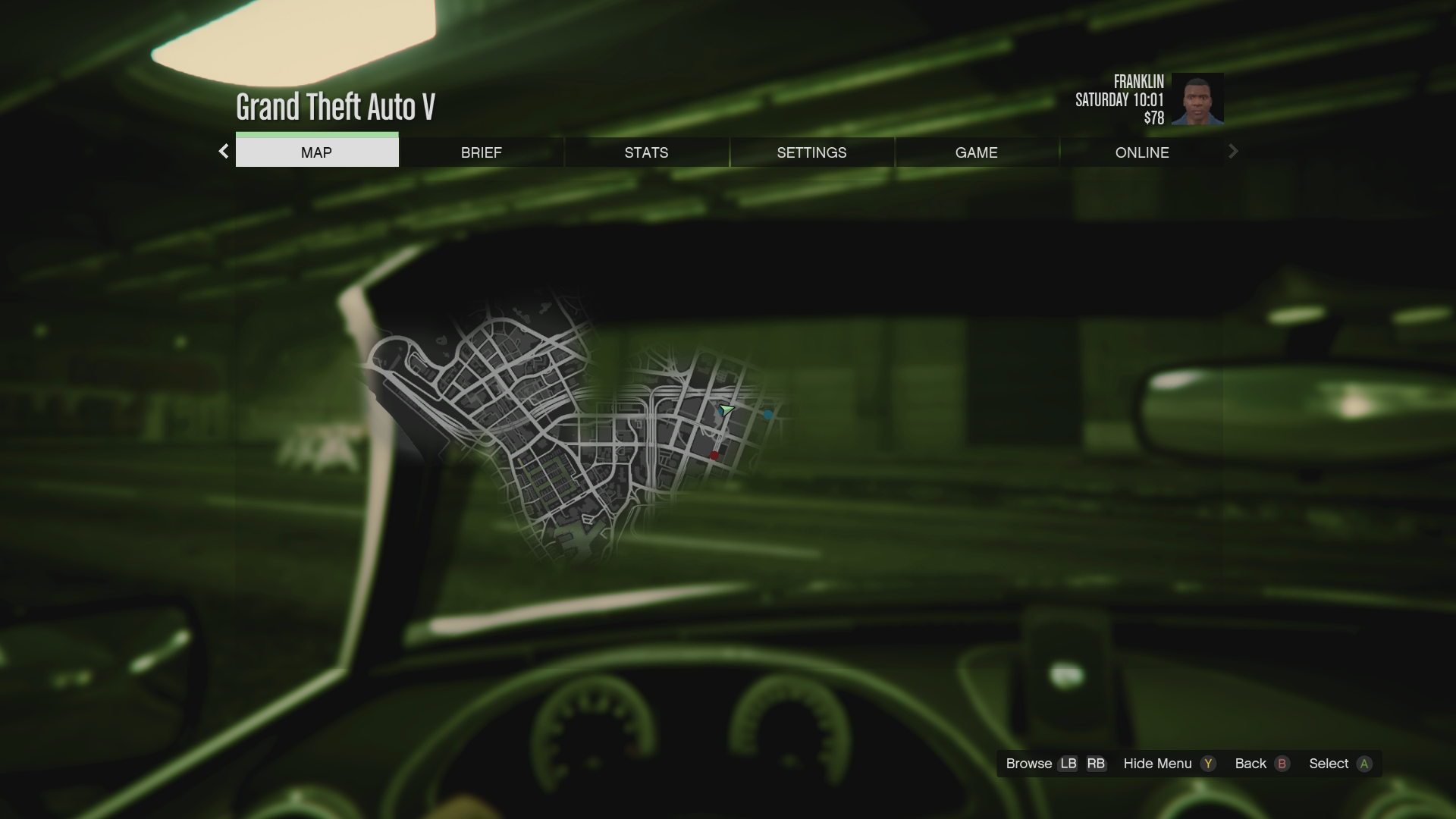This screenshot has width=1456, height=819.
Task: Select the MAP tab
Action: pos(316,152)
